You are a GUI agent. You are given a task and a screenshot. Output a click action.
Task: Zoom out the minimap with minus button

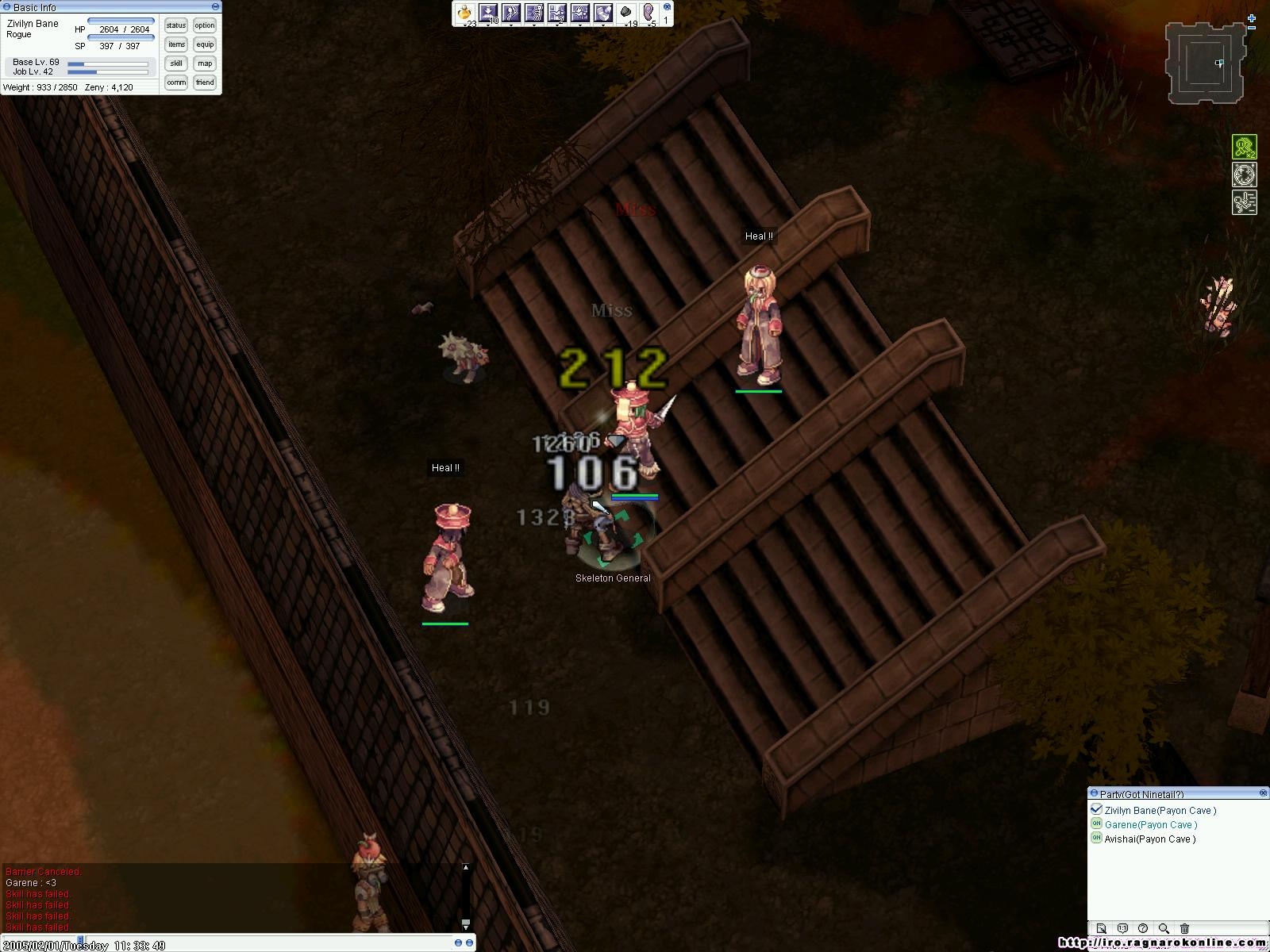click(1252, 29)
